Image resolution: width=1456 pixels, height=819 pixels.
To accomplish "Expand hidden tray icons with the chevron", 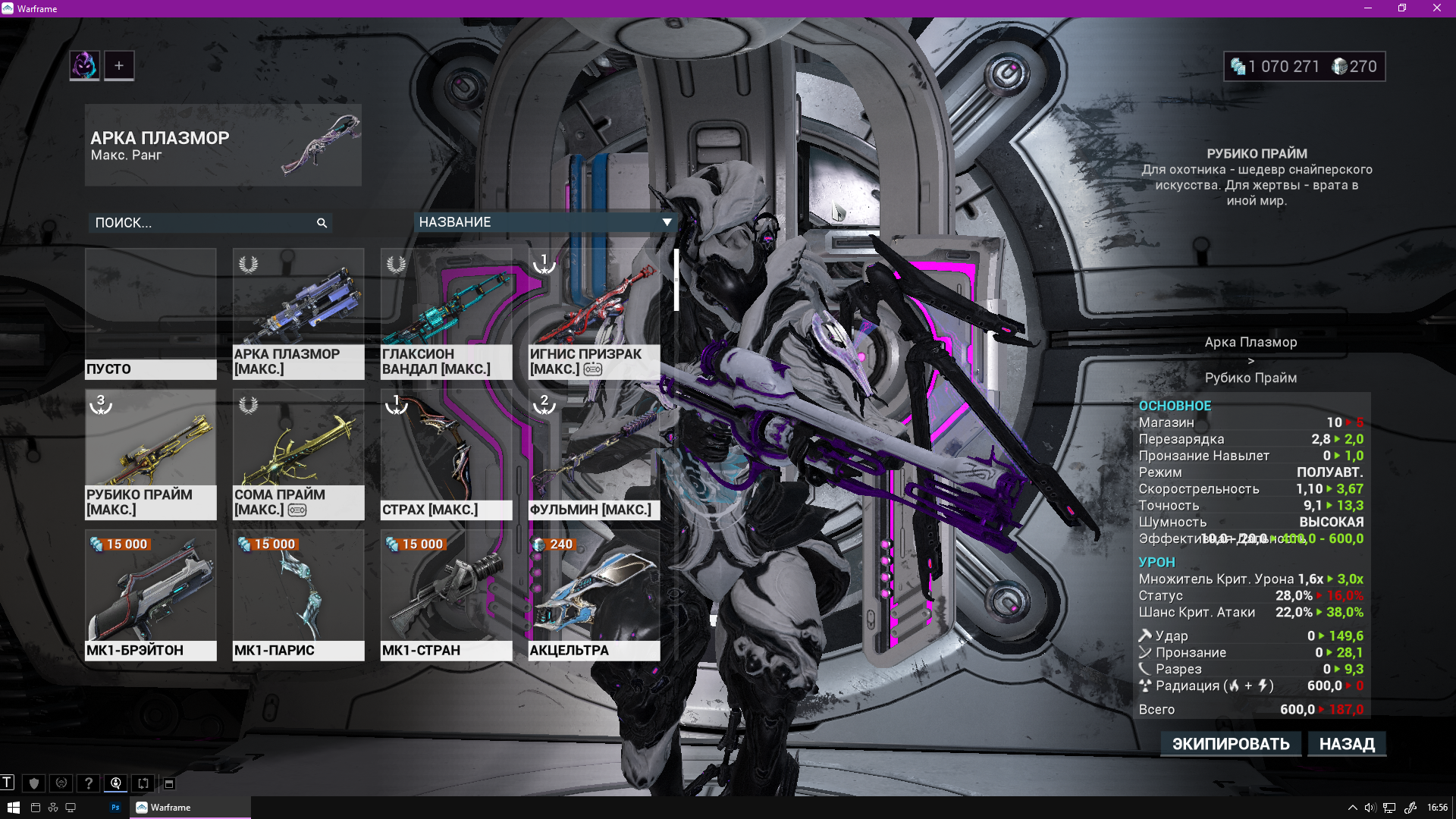I will 1353,807.
